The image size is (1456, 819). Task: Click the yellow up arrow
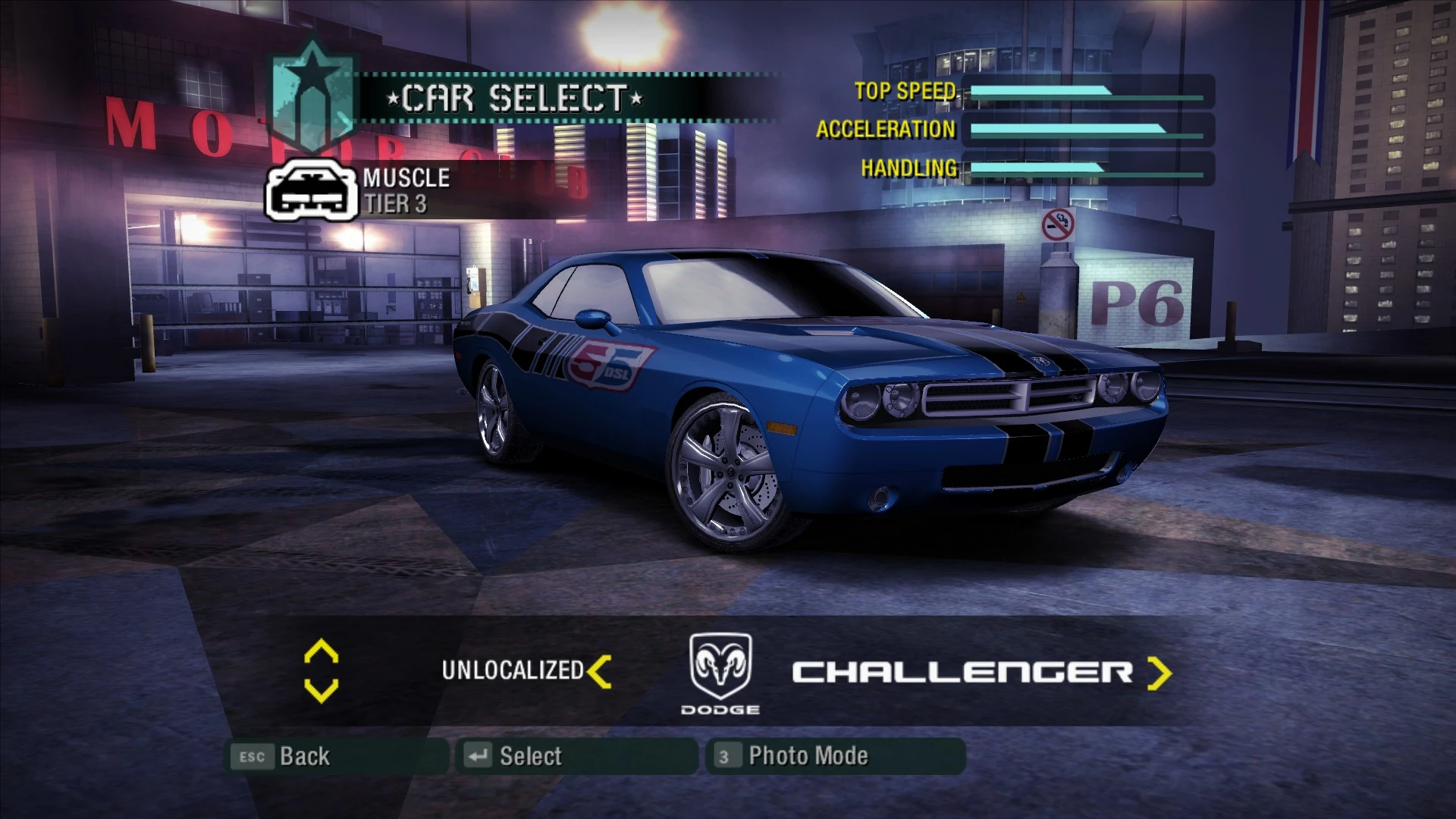(321, 651)
